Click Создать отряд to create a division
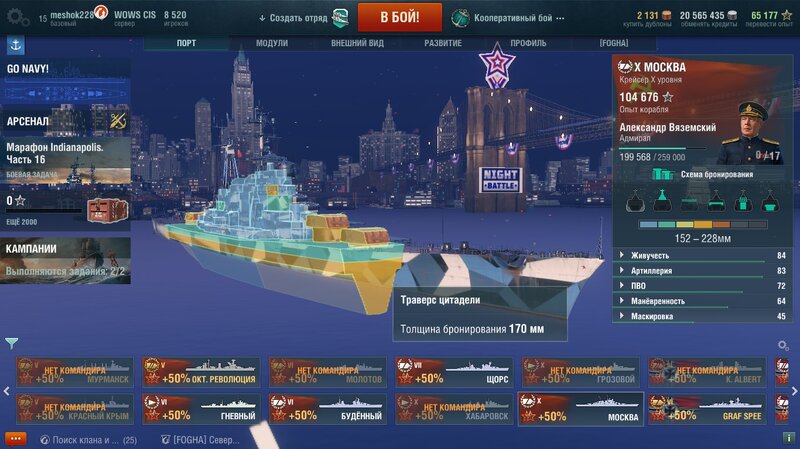 tap(295, 18)
